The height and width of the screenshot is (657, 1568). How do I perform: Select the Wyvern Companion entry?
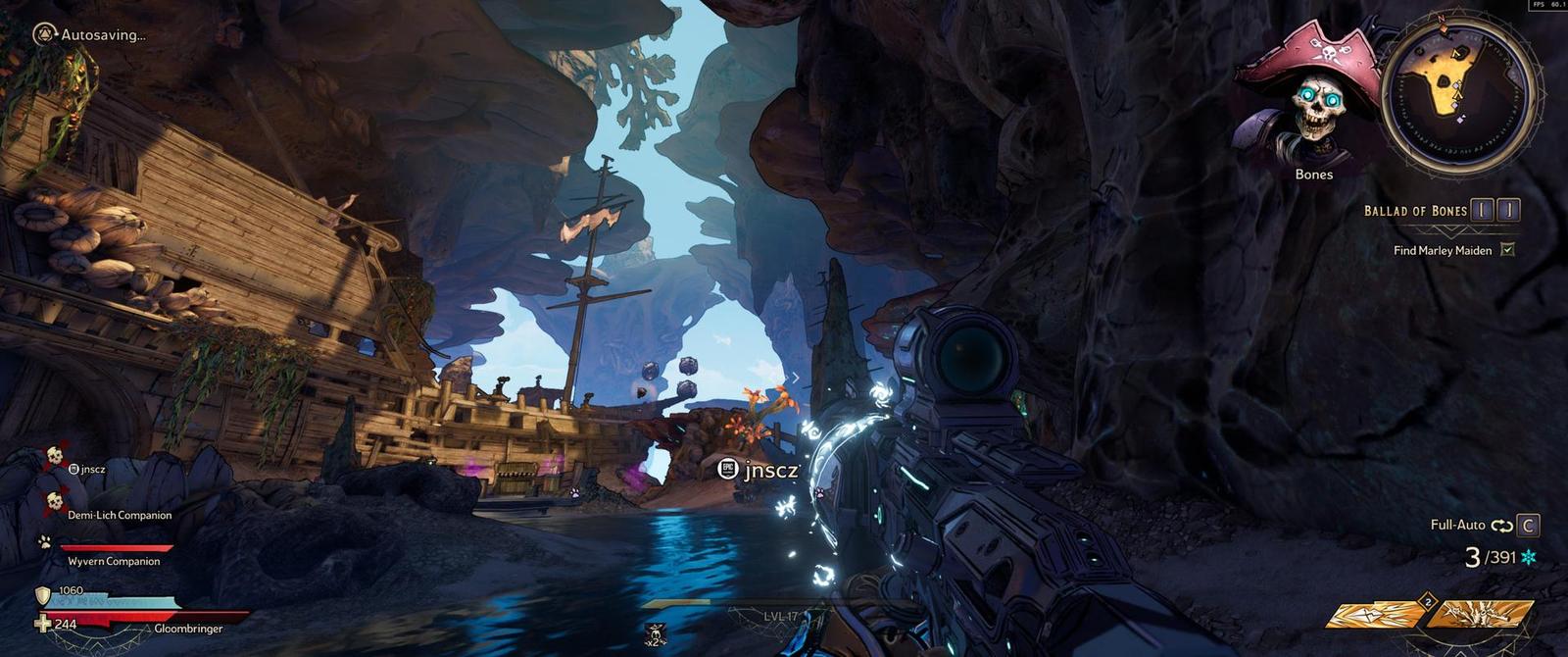113,561
